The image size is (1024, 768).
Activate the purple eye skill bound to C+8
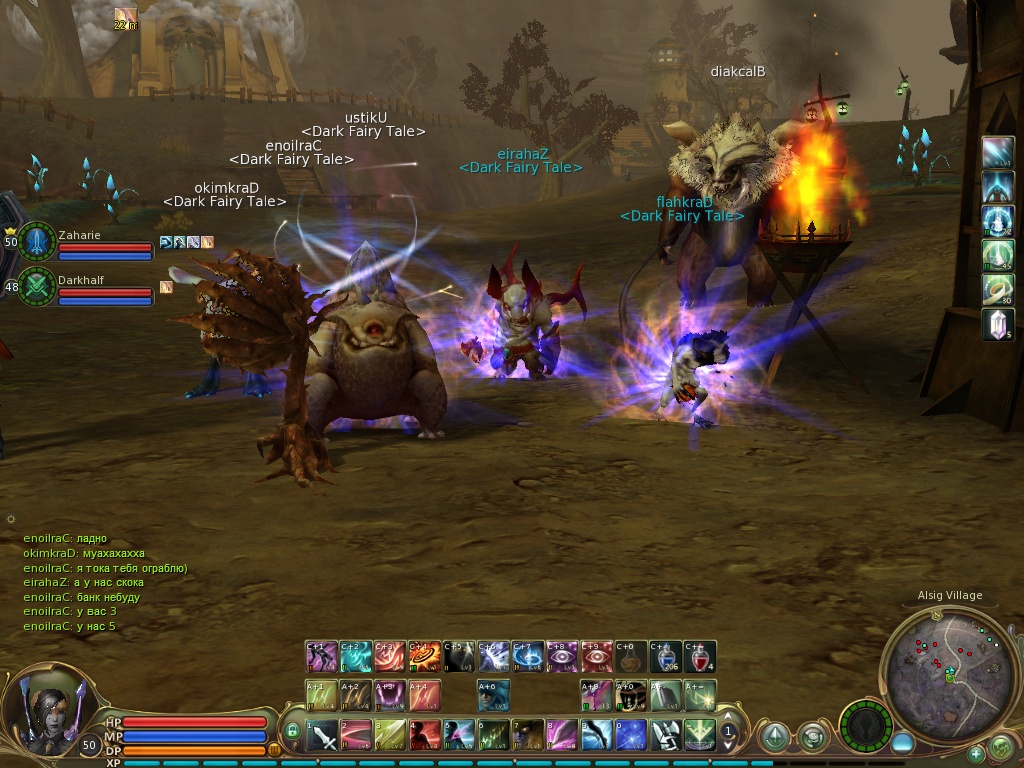pos(562,656)
